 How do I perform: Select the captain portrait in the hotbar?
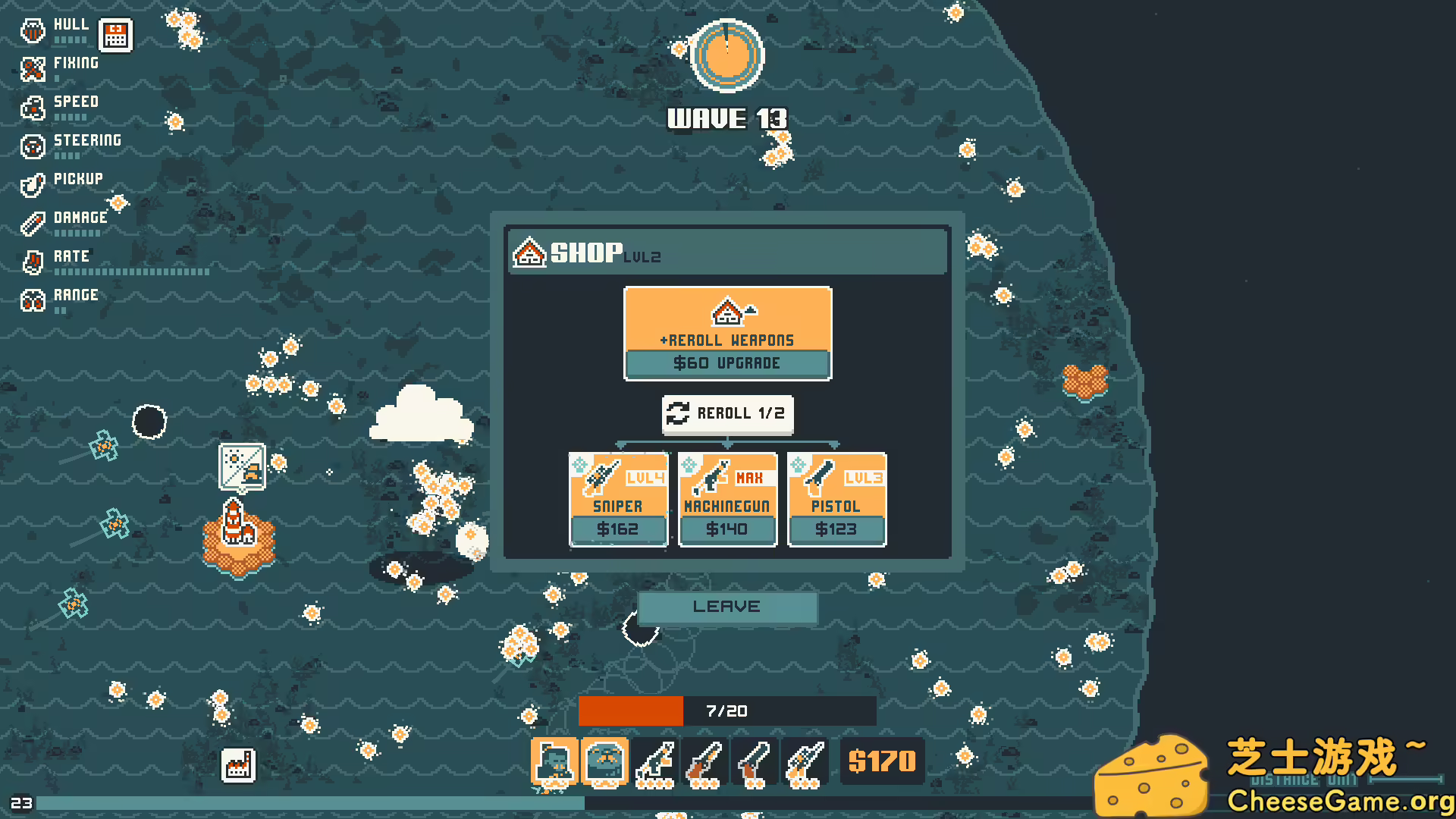pyautogui.click(x=554, y=761)
